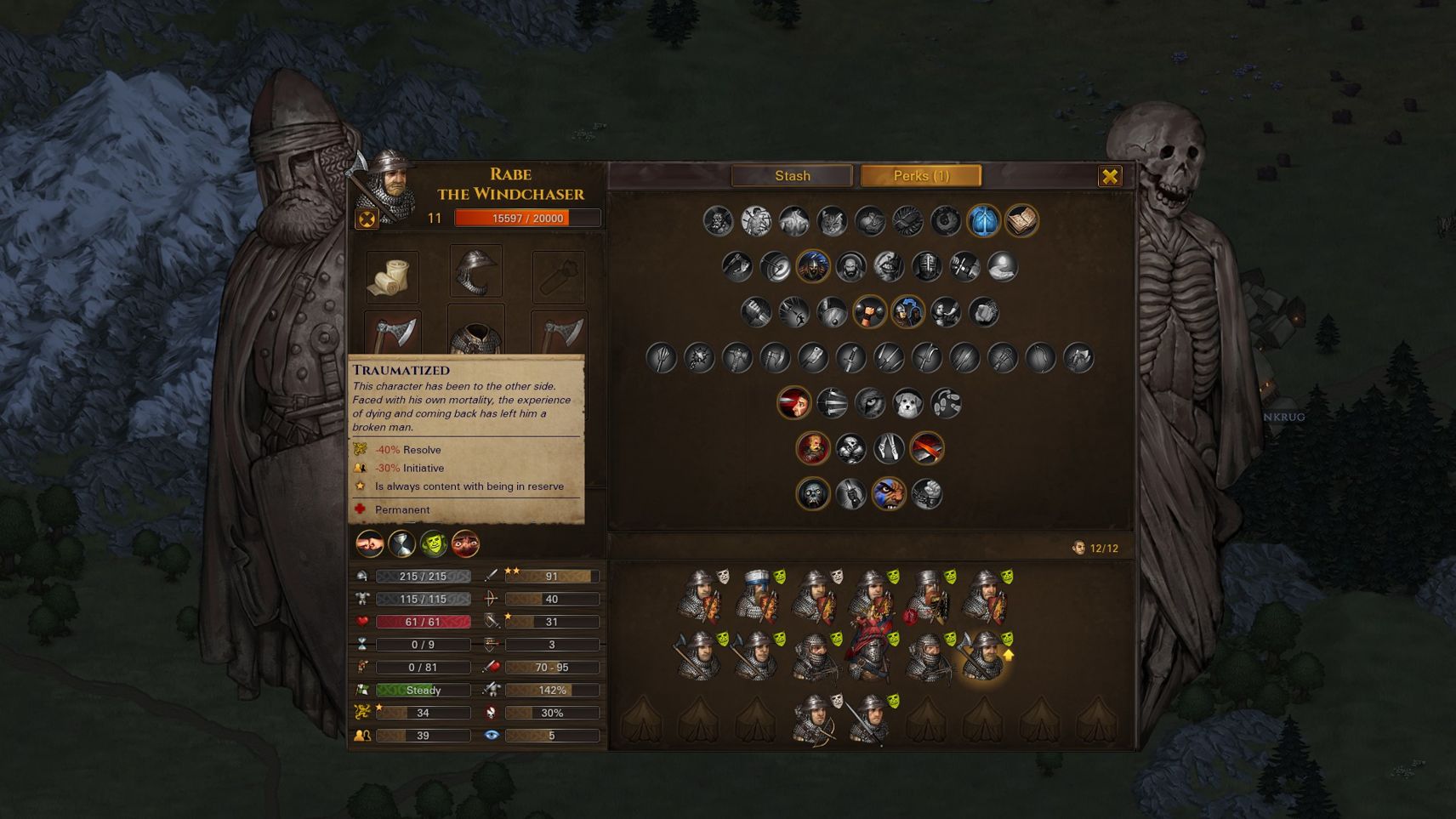Viewport: 1456px width, 819px height.
Task: Choose the open book perk icon
Action: (x=1021, y=221)
